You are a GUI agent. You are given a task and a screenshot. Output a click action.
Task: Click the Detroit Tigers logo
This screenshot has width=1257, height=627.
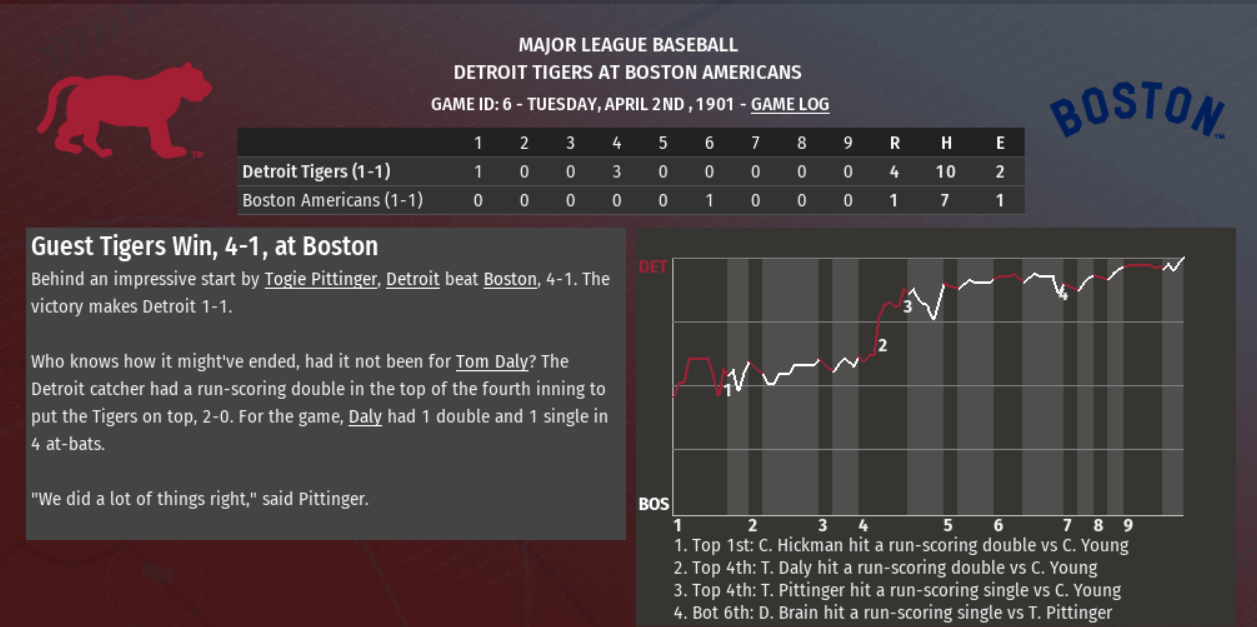coord(124,109)
